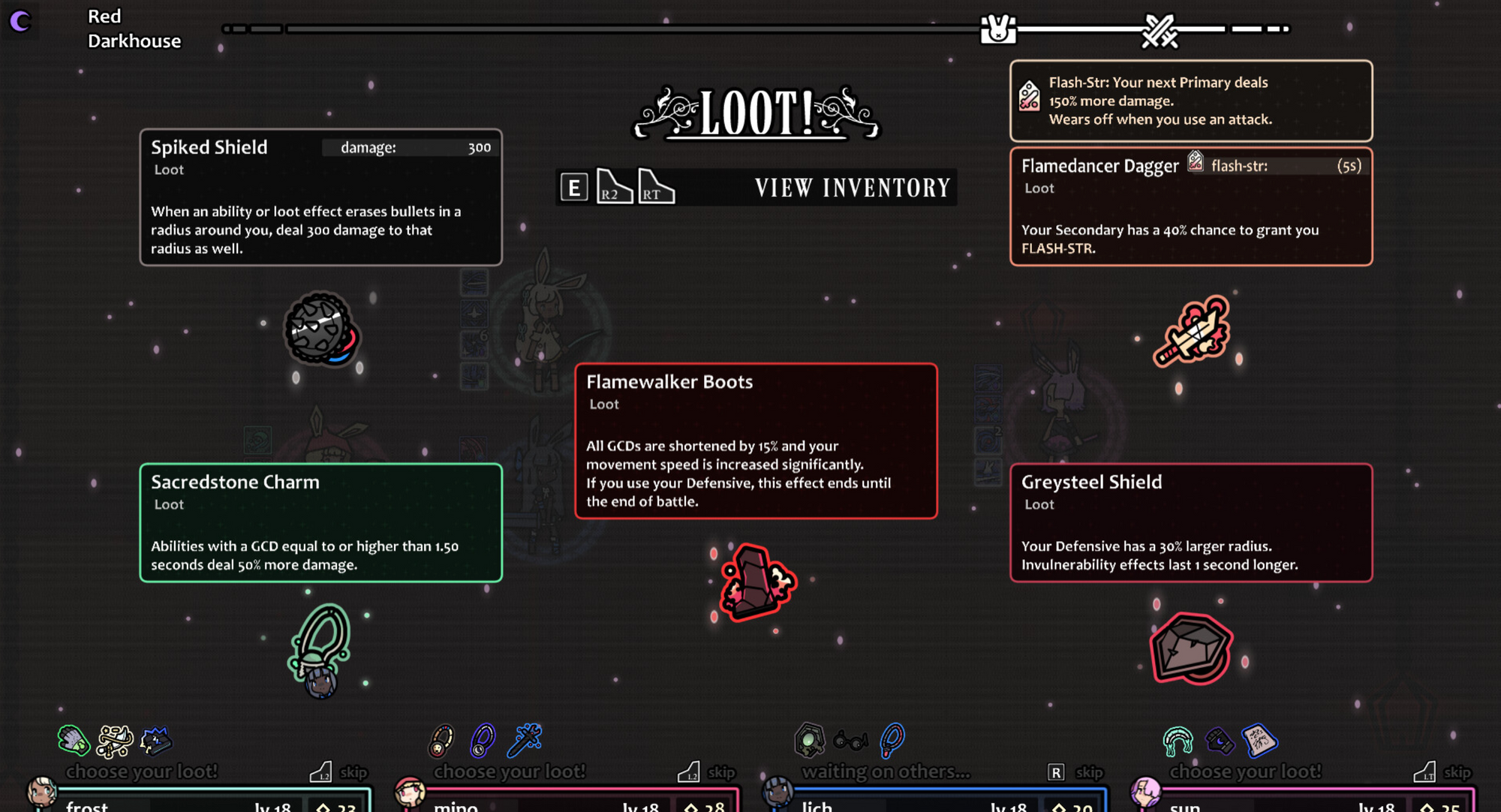This screenshot has width=1501, height=812.
Task: Select the Spiked Shield description card
Action: (x=320, y=197)
